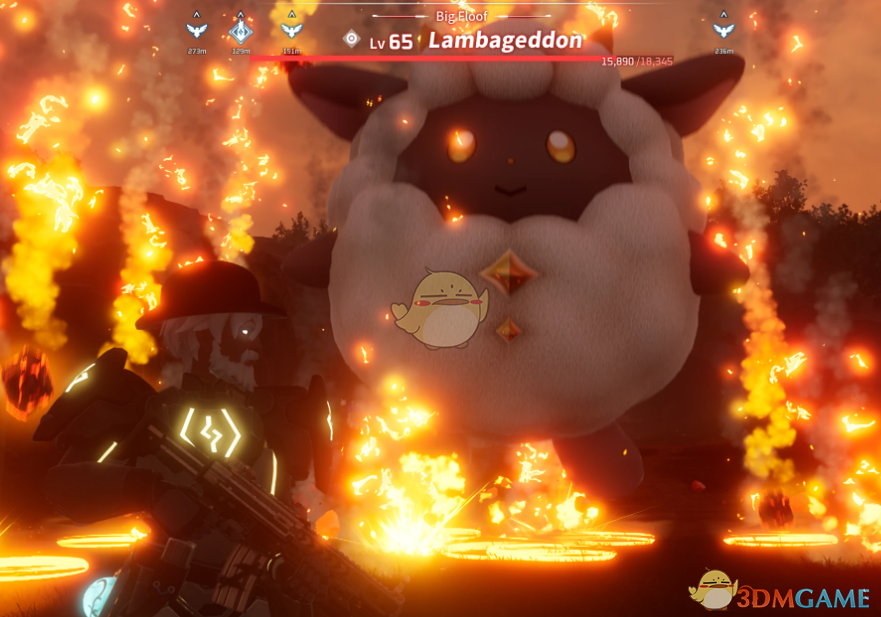Click the diamond compass marker at 129m
Image resolution: width=881 pixels, height=617 pixels.
(x=241, y=31)
